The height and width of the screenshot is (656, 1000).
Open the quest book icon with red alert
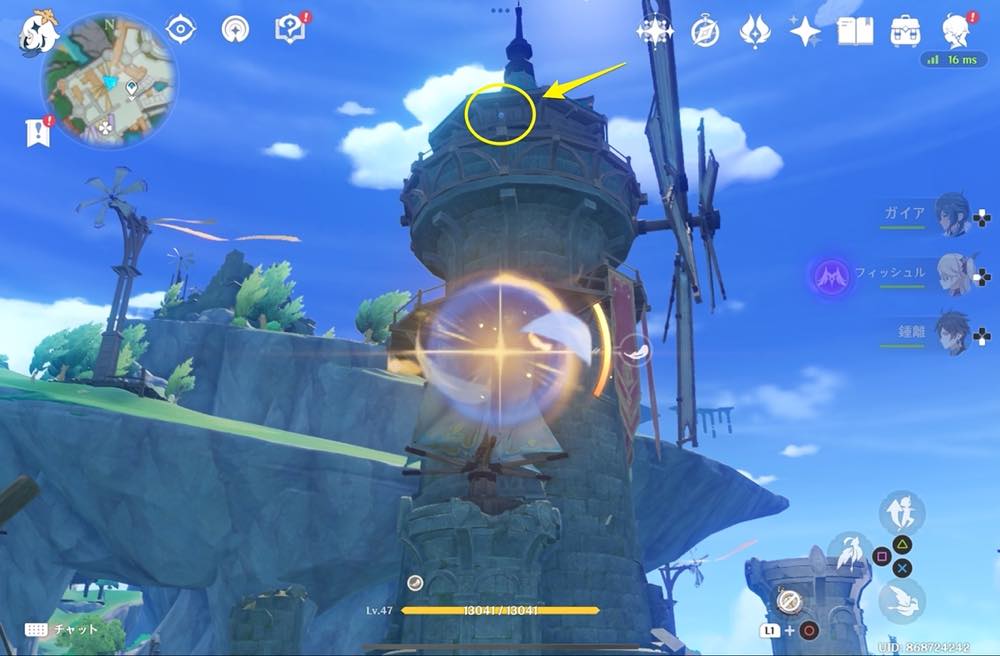pos(289,30)
